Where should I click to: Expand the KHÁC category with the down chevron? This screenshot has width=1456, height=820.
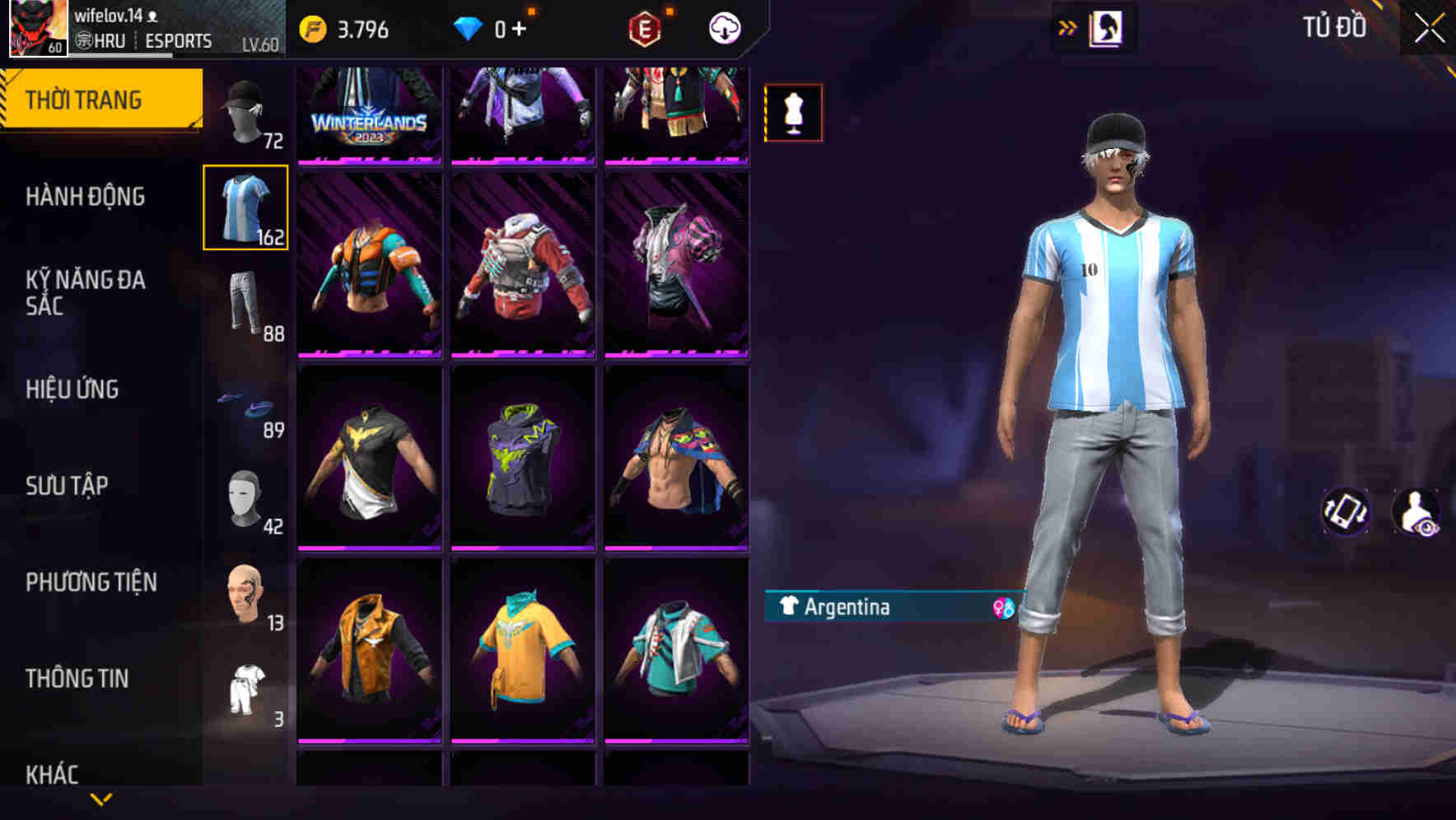pyautogui.click(x=100, y=797)
